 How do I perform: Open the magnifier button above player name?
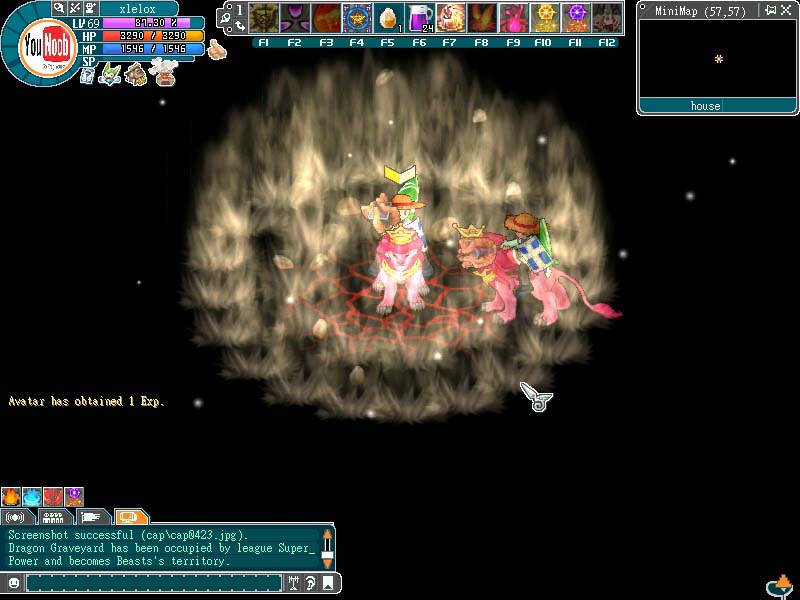point(60,8)
